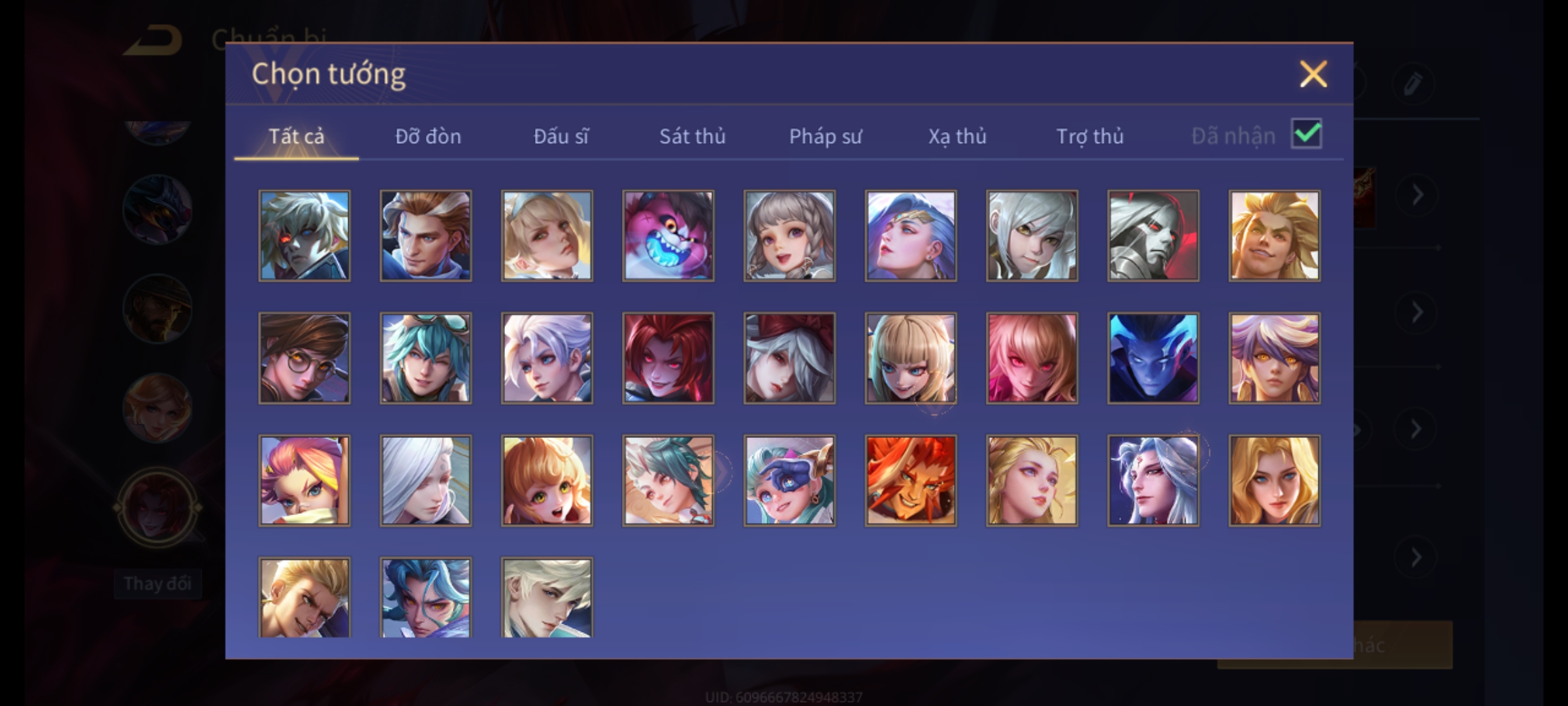Close the Chọn tướng hero selection panel

coord(1313,74)
